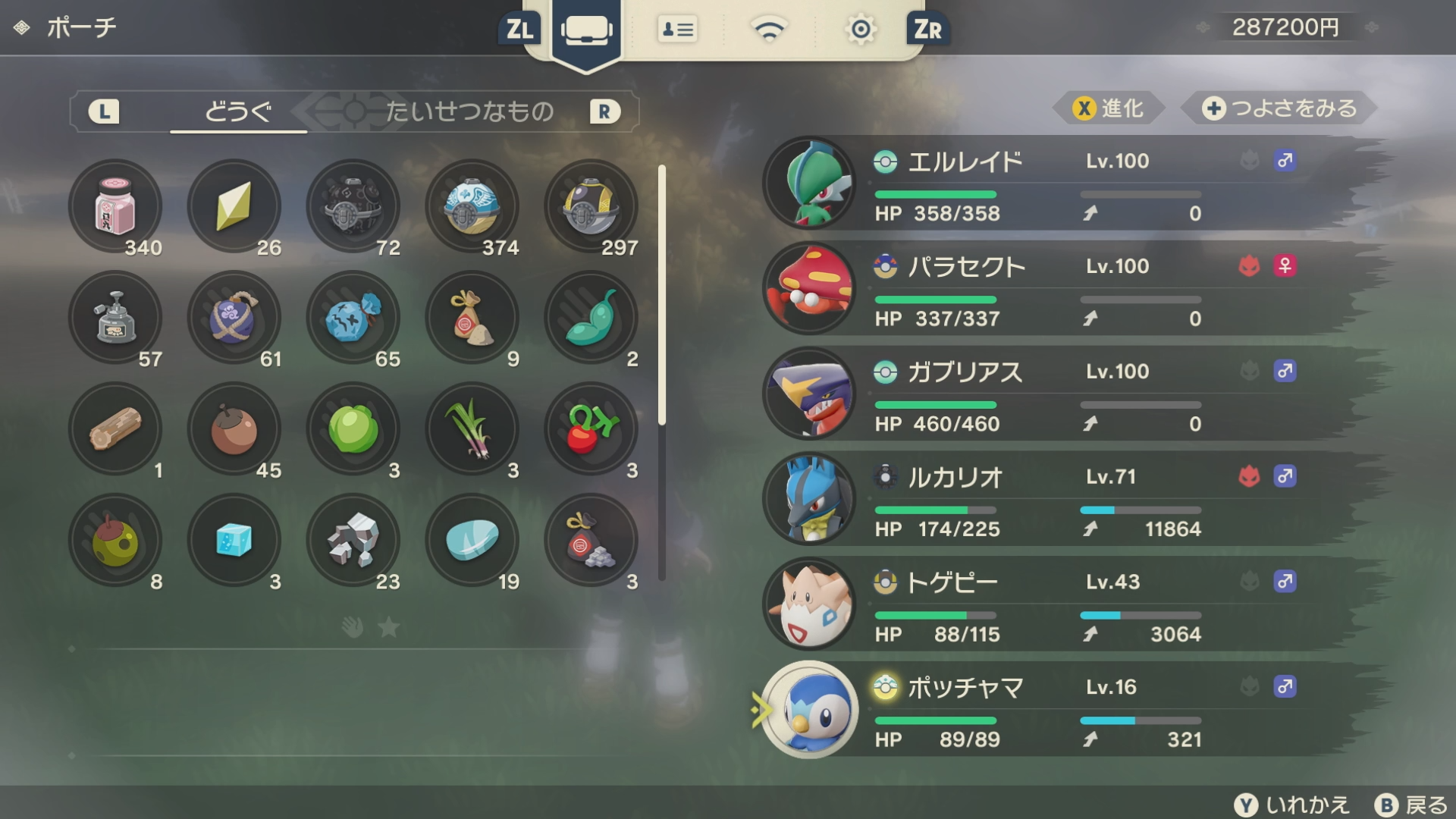Choose the yellow revive crystal slot
The image size is (1456, 819).
[234, 206]
